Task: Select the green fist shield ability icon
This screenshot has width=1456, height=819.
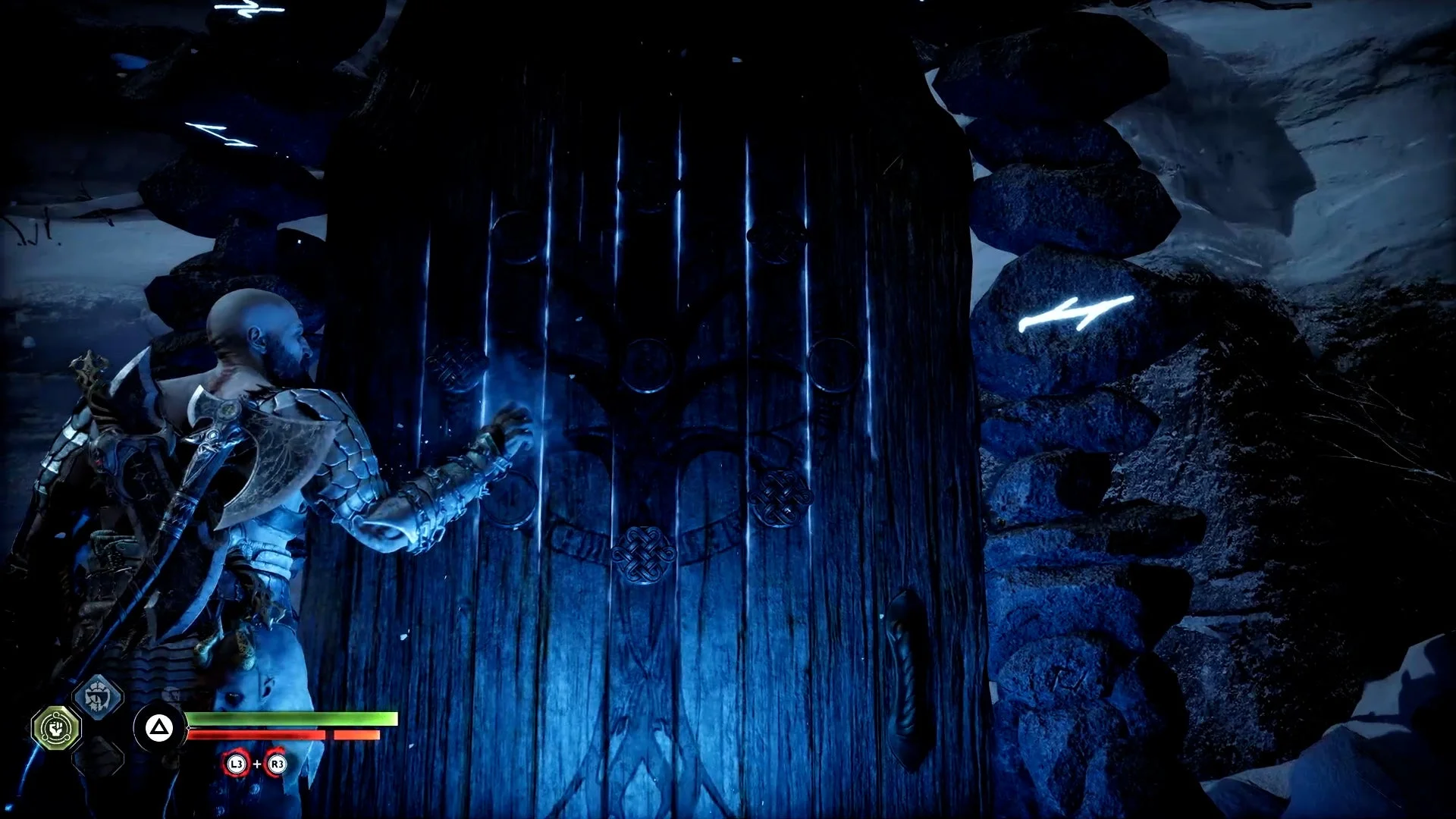Action: (x=55, y=728)
